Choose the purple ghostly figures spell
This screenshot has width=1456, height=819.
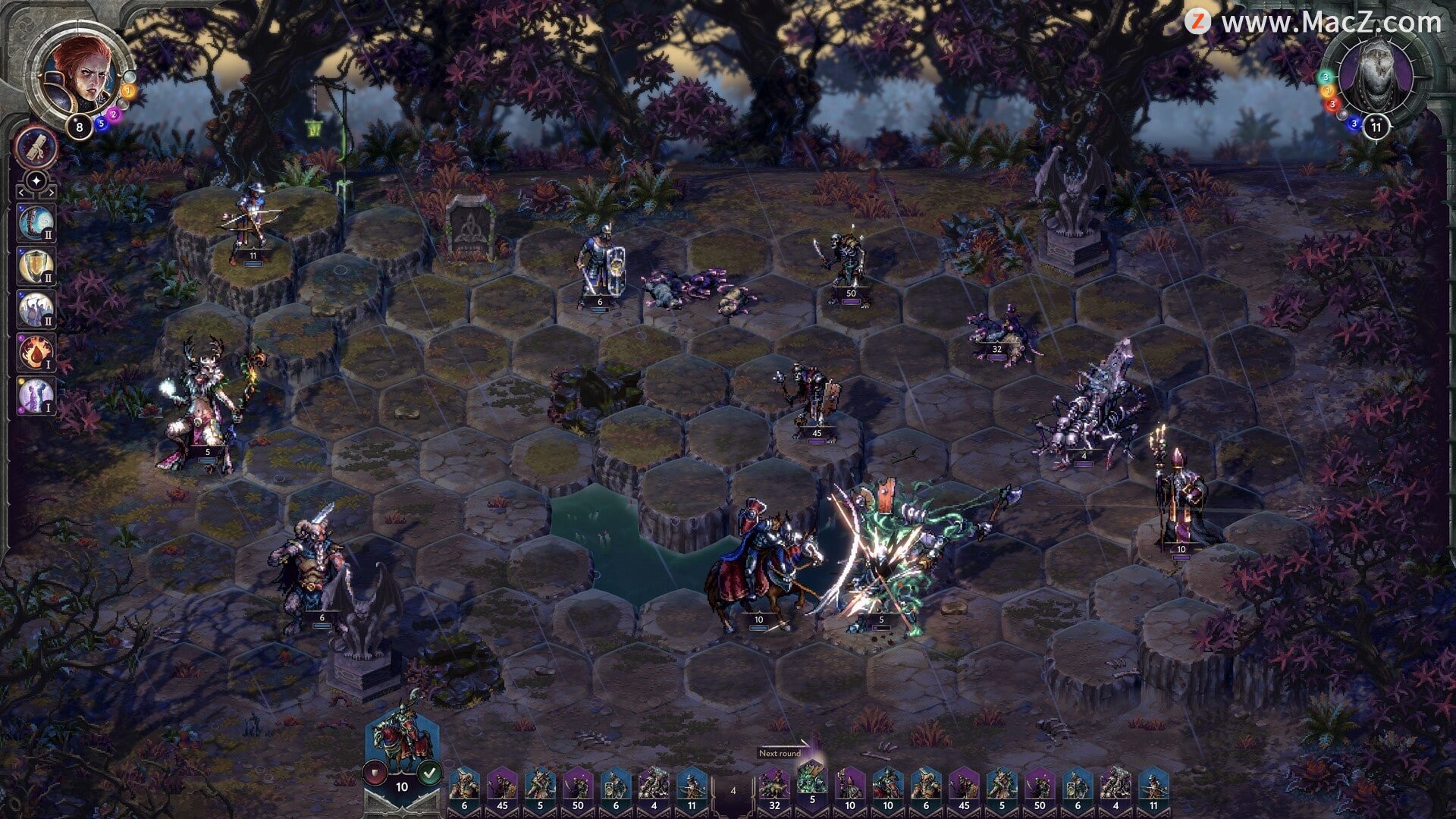click(x=36, y=395)
